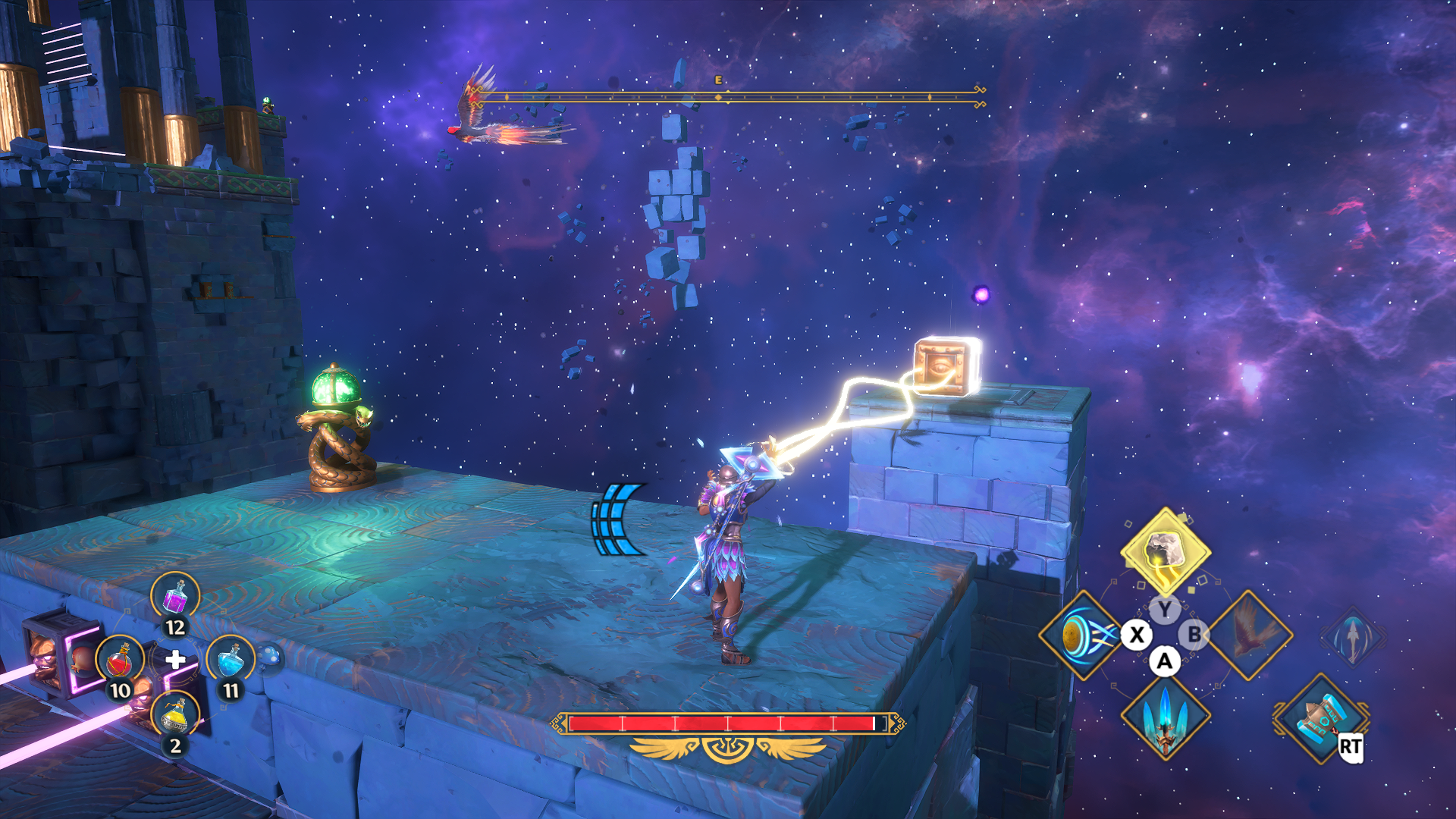Select the blue stamina potion
The width and height of the screenshot is (1456, 819).
click(231, 661)
